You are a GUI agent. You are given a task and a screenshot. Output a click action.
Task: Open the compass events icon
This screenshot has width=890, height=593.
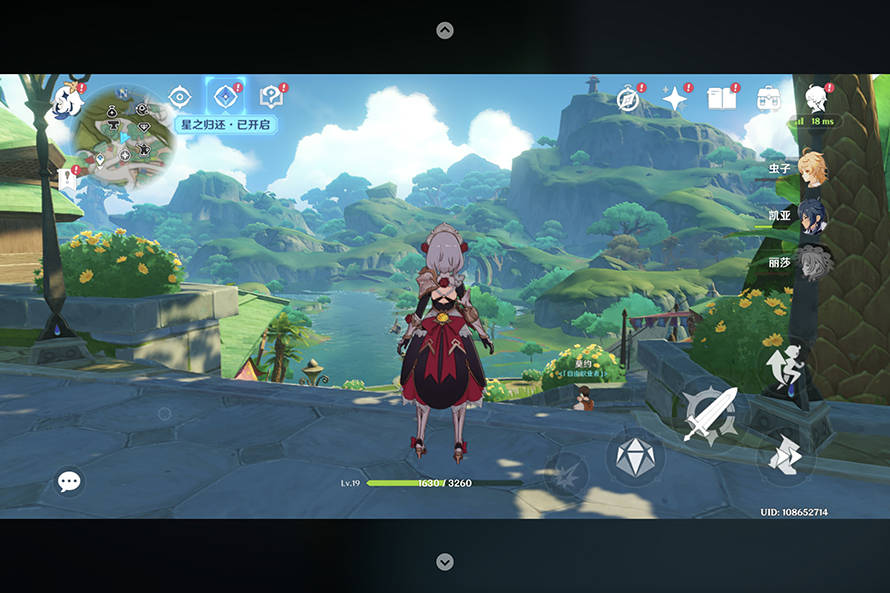(x=628, y=98)
